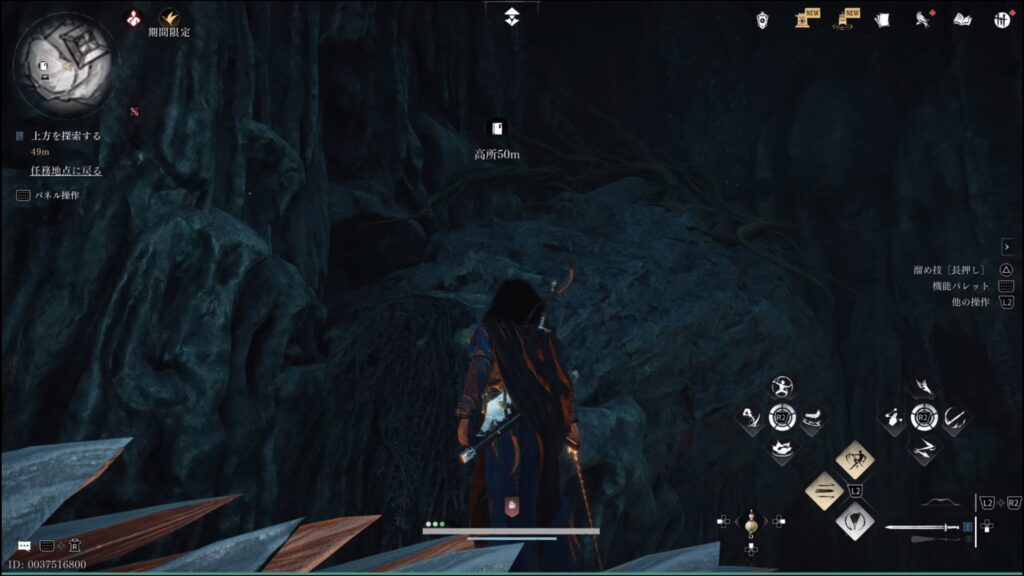Open the circular minimap

62,62
